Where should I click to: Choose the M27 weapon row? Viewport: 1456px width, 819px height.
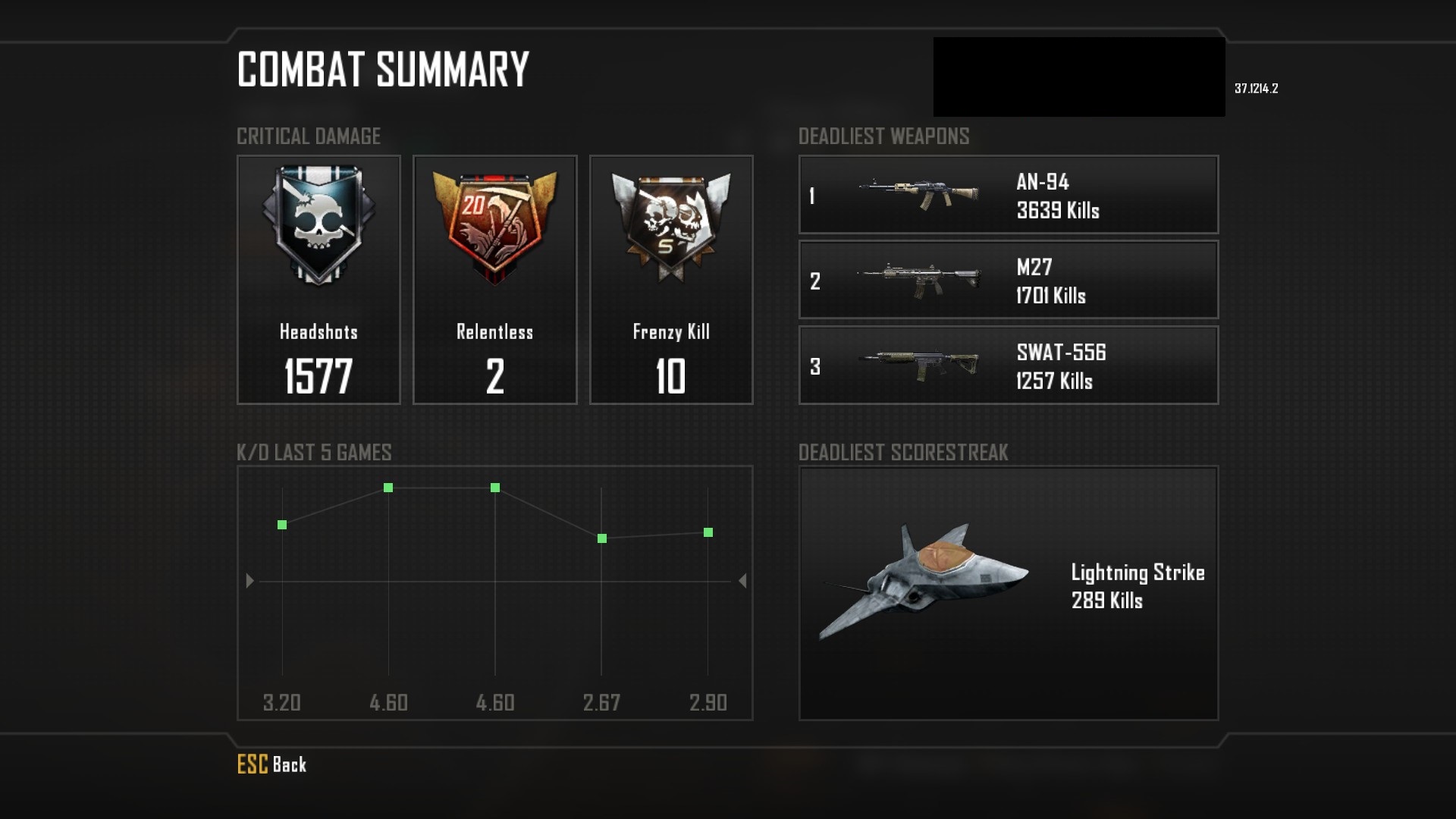click(1008, 280)
